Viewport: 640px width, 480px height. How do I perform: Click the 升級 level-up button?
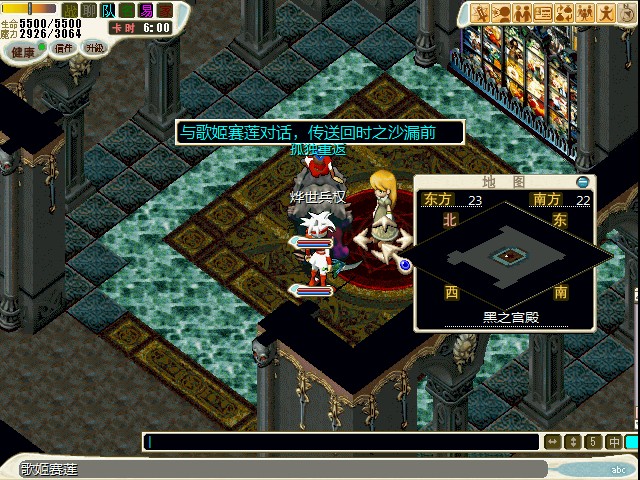pos(92,48)
